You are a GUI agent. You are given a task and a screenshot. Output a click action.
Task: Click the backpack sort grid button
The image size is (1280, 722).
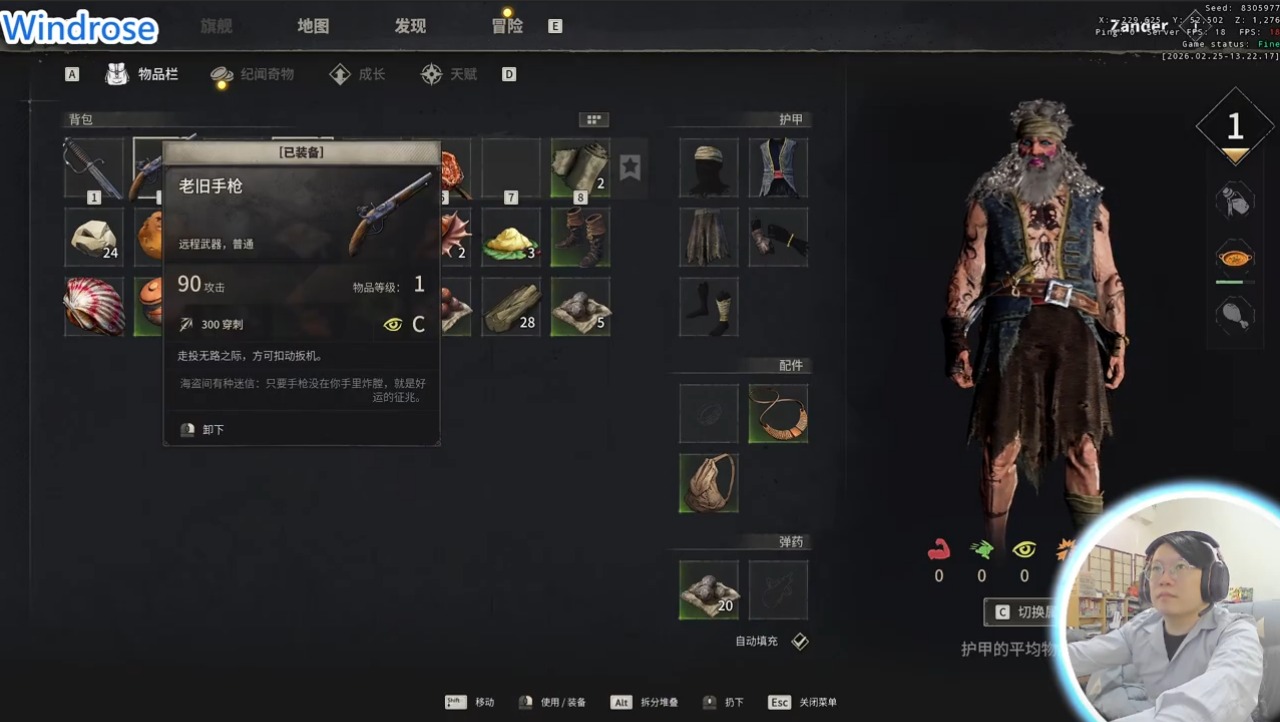click(594, 120)
